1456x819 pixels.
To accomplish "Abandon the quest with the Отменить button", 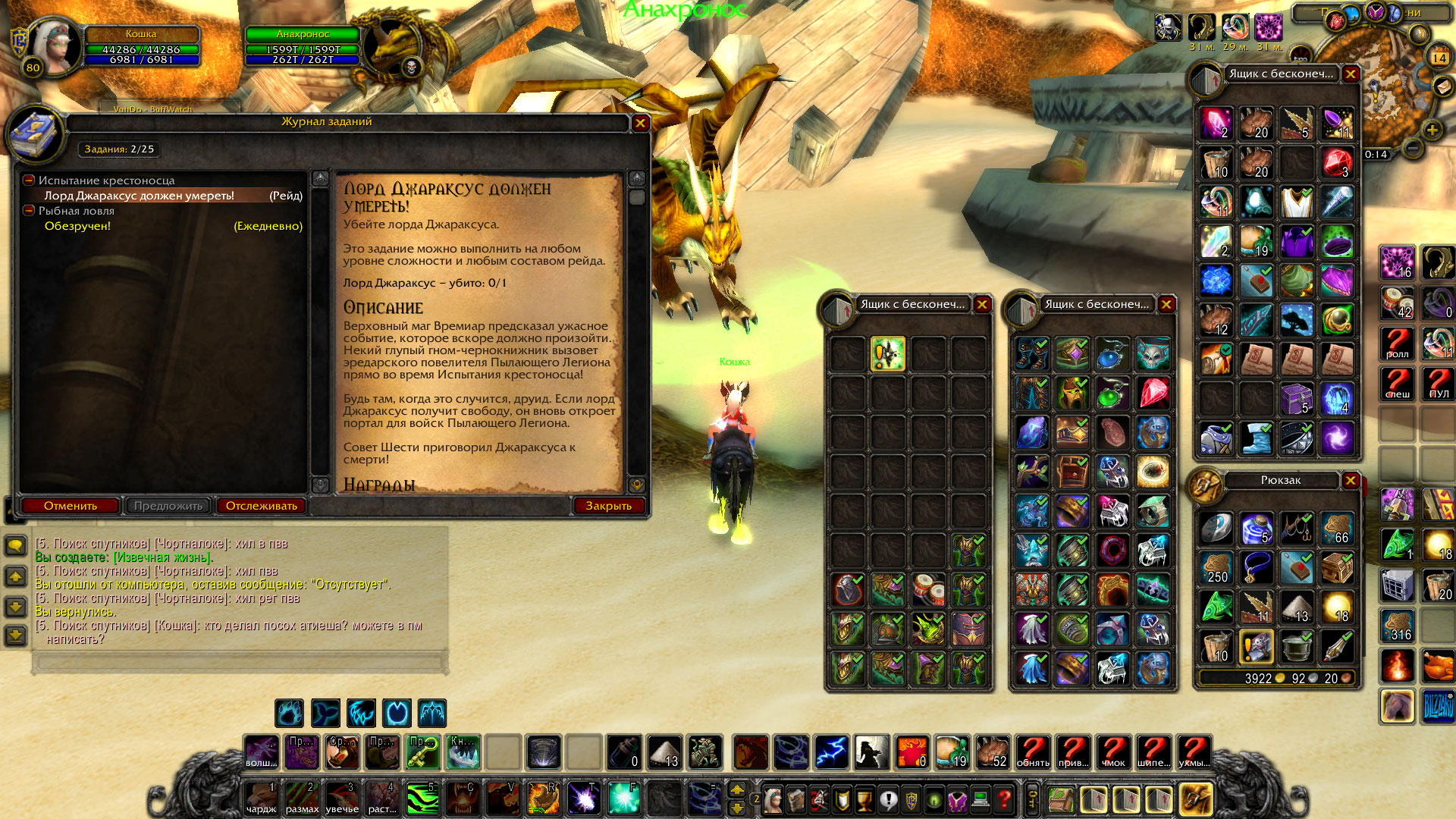I will tap(70, 506).
